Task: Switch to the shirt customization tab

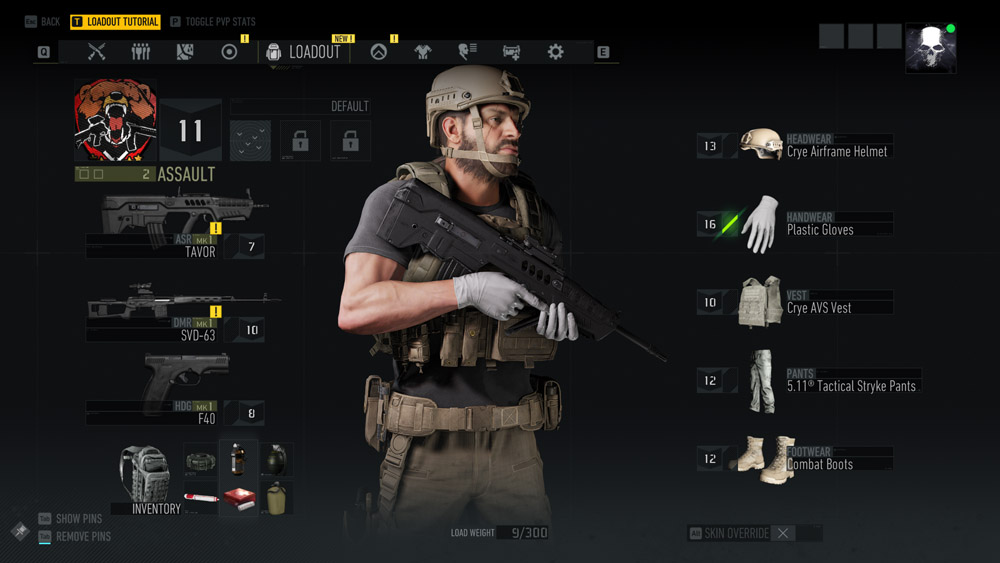Action: pos(422,52)
